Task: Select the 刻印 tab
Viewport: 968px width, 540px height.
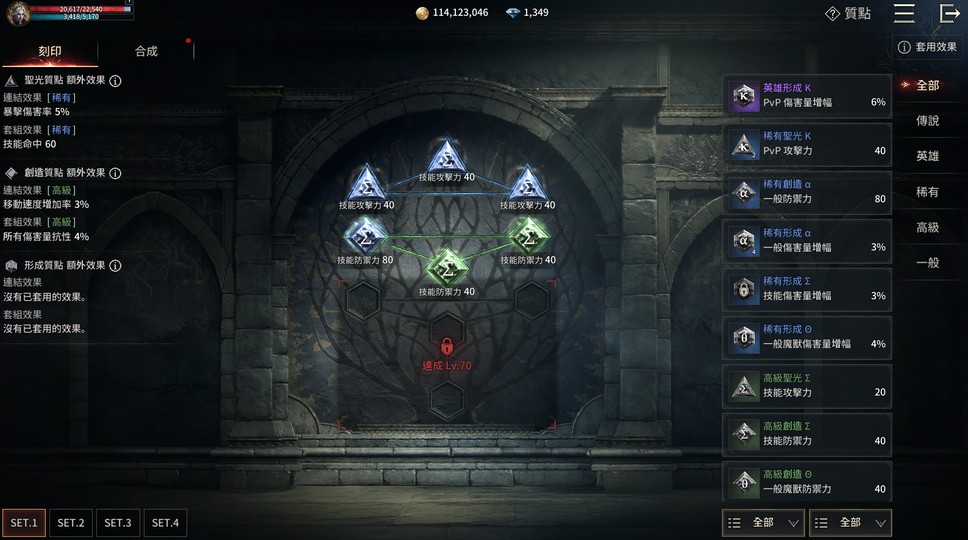Action: (x=50, y=51)
